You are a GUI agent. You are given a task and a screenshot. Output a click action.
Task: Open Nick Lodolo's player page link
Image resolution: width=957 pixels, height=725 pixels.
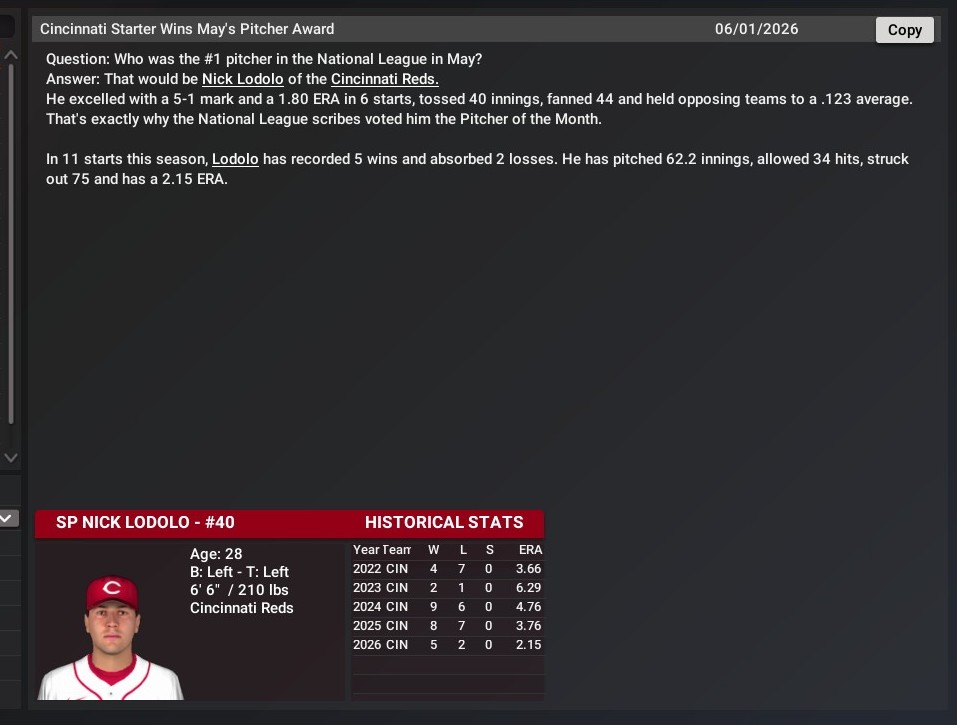[242, 79]
